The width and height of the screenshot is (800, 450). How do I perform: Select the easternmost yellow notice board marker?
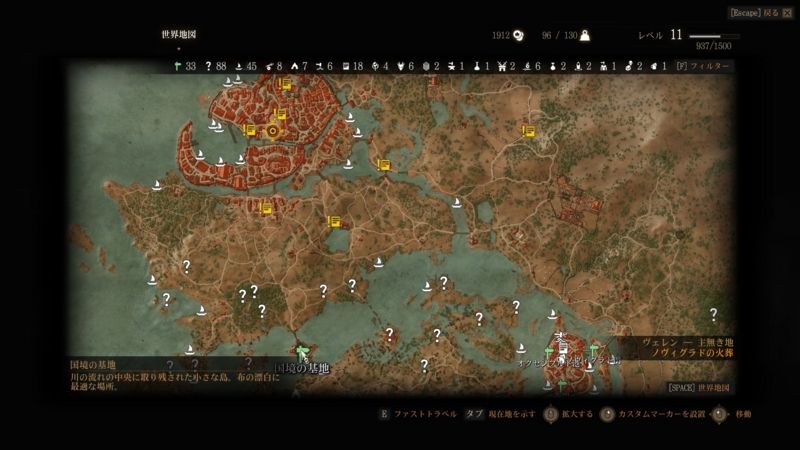528,130
